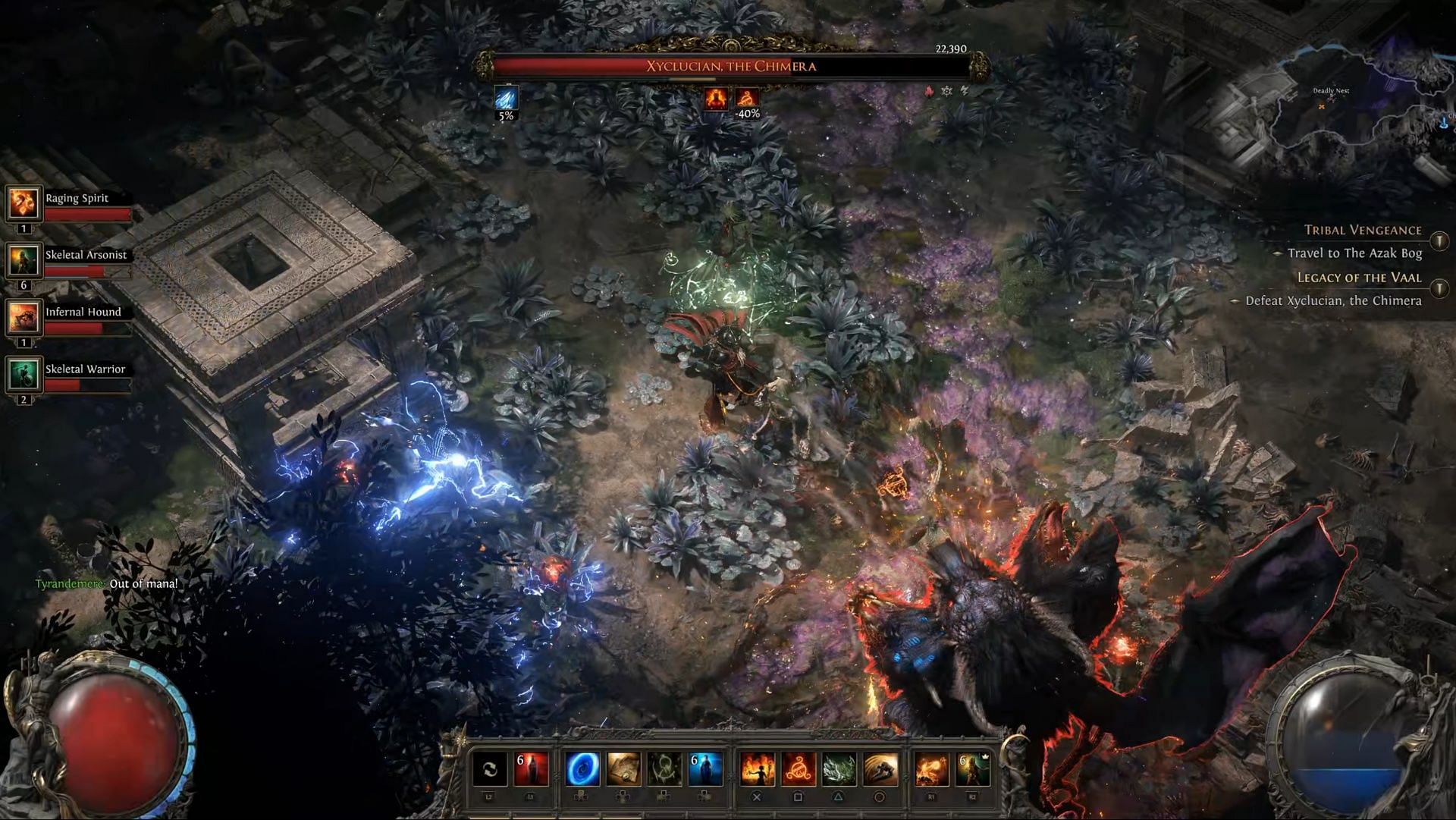
Task: Cast the fiery comet skill
Action: (x=931, y=769)
